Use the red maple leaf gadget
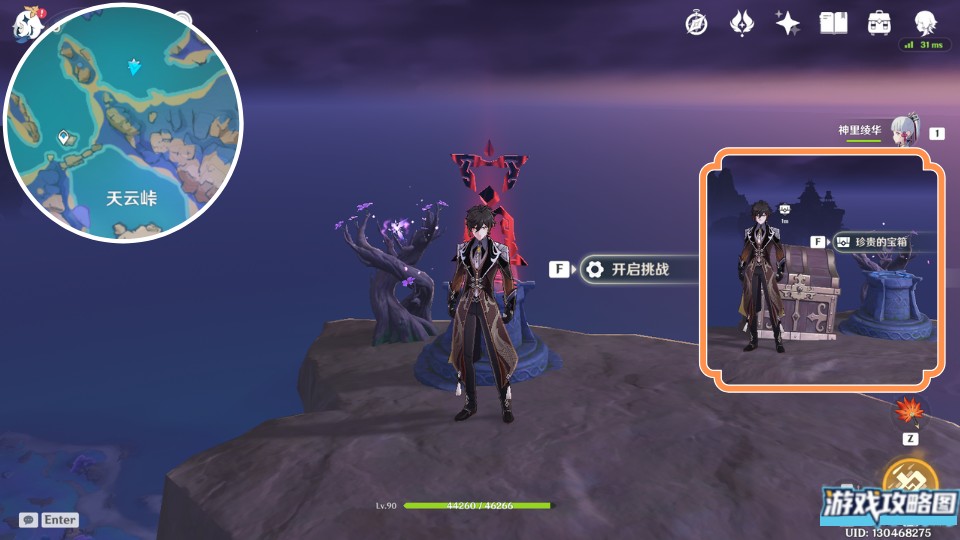This screenshot has width=960, height=540. point(909,410)
